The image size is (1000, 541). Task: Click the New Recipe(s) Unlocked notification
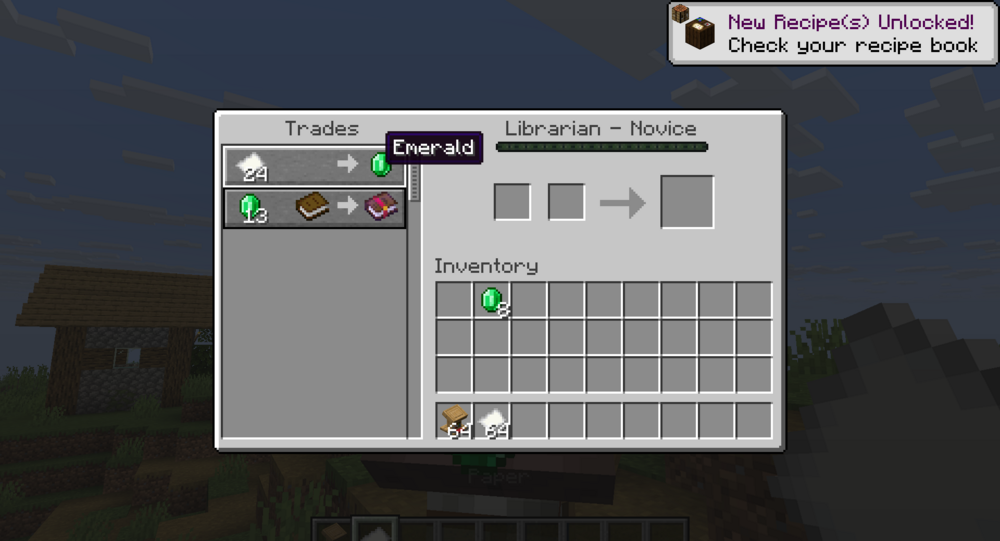(x=832, y=33)
